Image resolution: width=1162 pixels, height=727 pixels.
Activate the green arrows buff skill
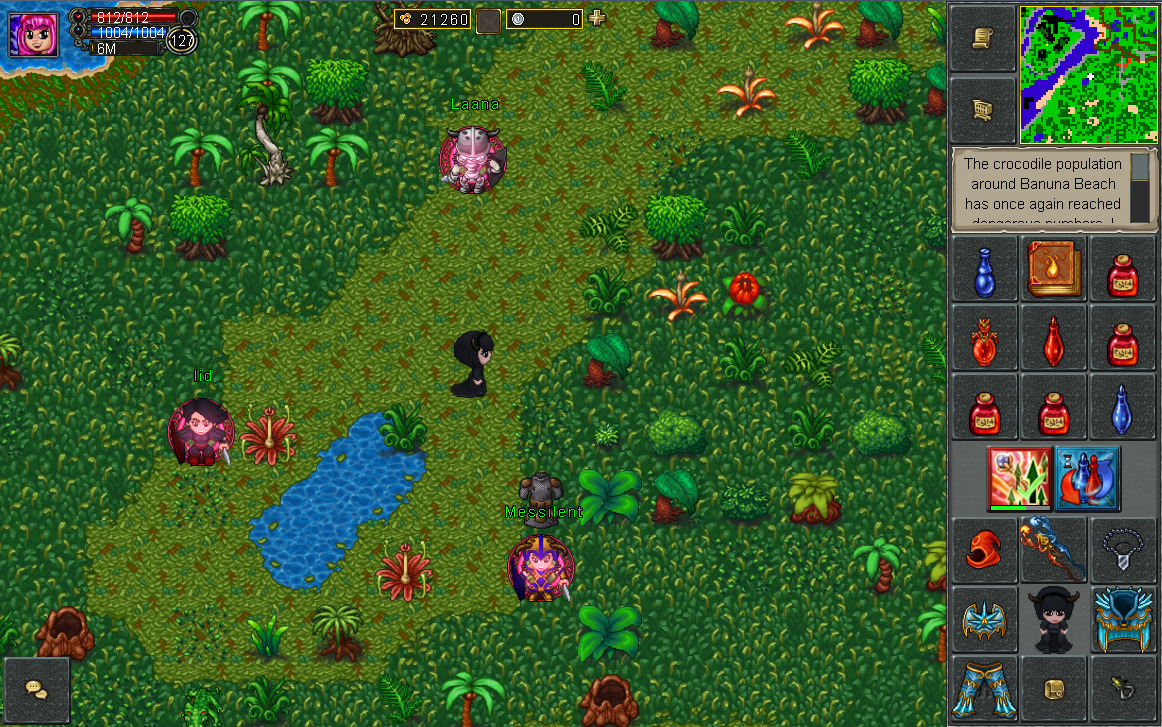[1018, 478]
